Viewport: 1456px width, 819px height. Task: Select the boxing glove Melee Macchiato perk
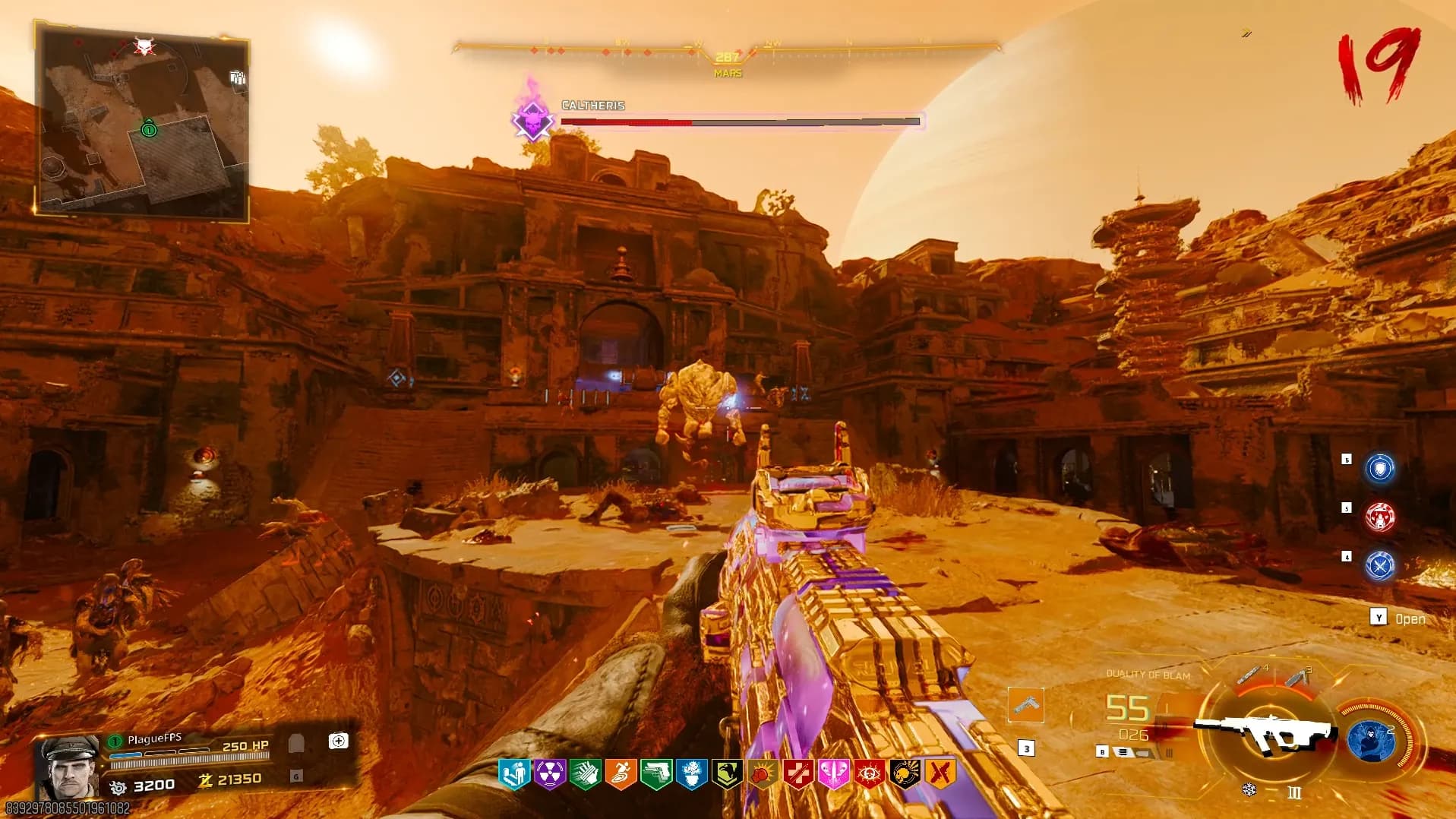762,773
